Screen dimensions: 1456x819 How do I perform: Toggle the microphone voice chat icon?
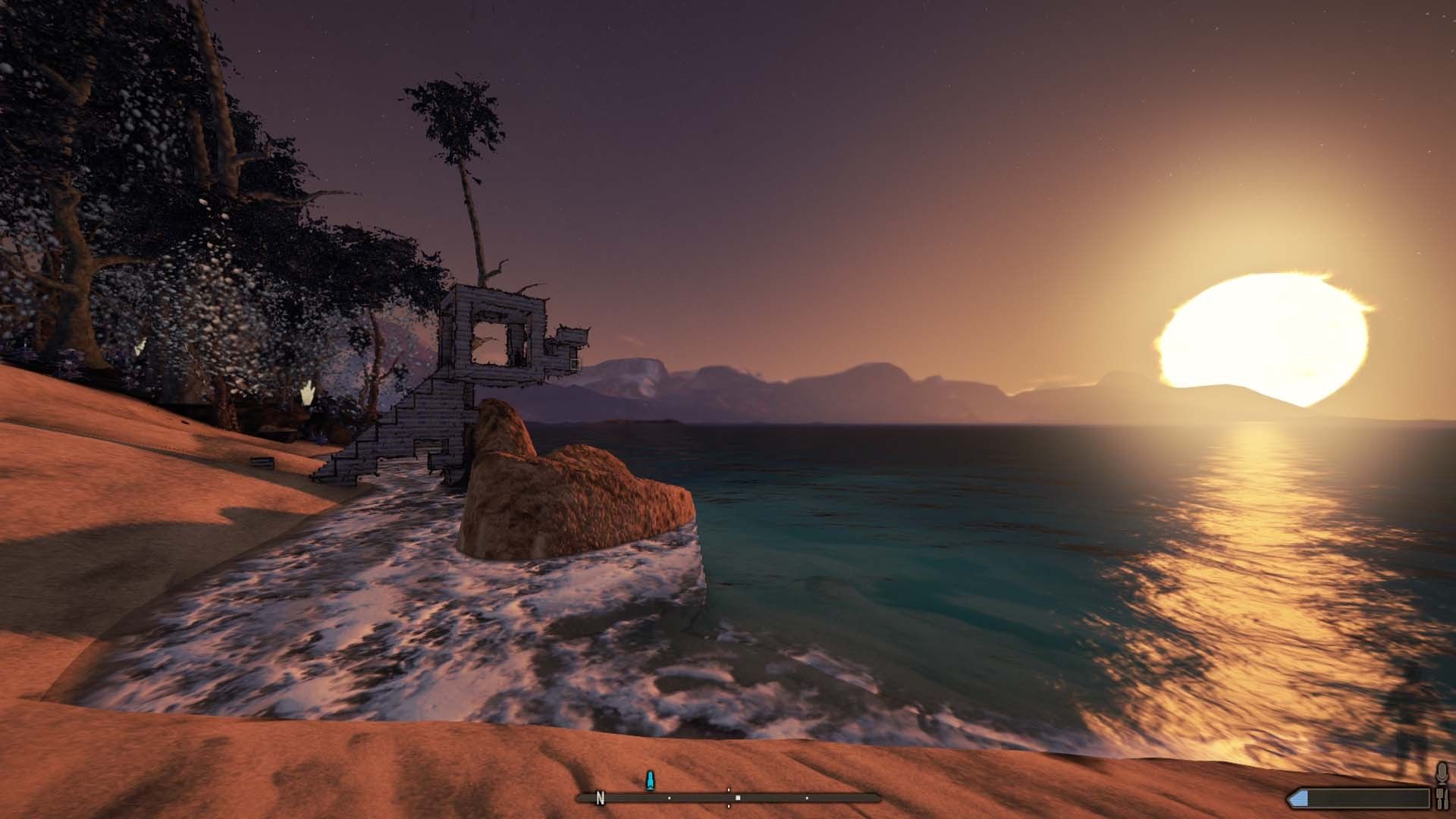pos(1442,773)
